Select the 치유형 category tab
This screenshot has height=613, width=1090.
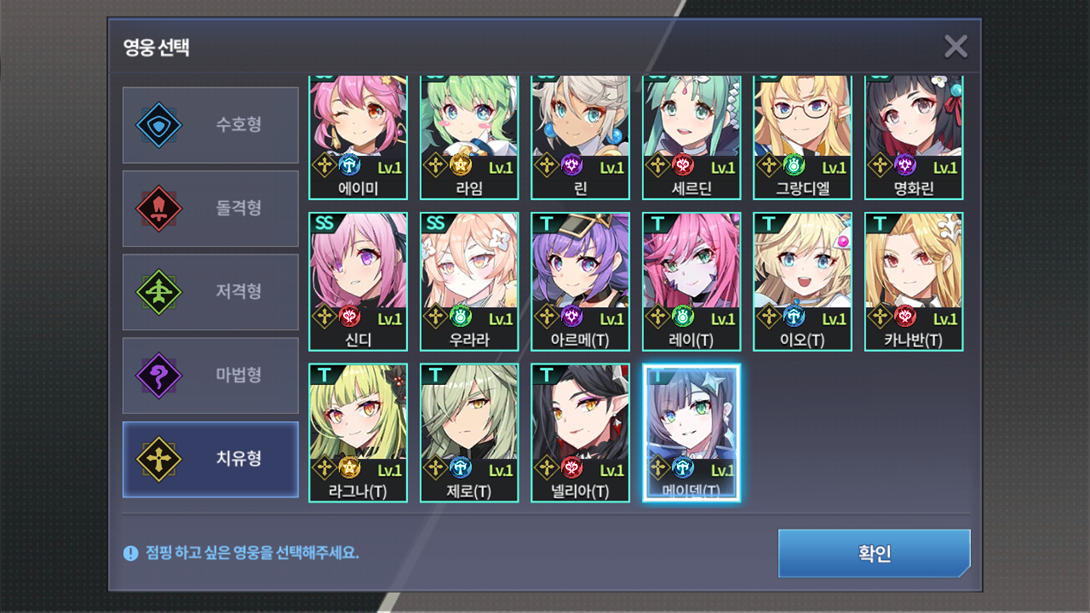click(x=211, y=459)
